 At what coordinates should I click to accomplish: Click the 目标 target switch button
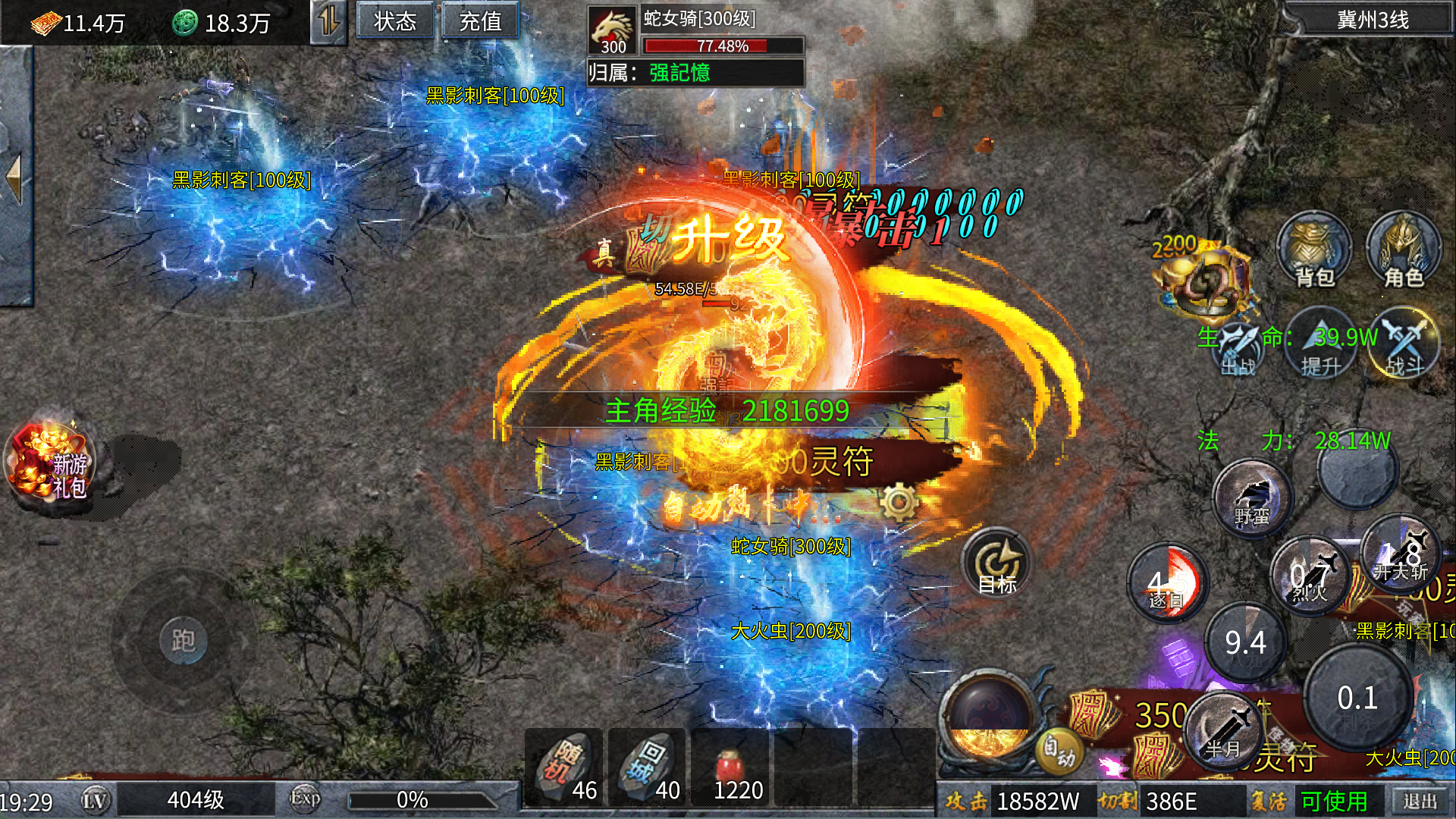tap(997, 566)
